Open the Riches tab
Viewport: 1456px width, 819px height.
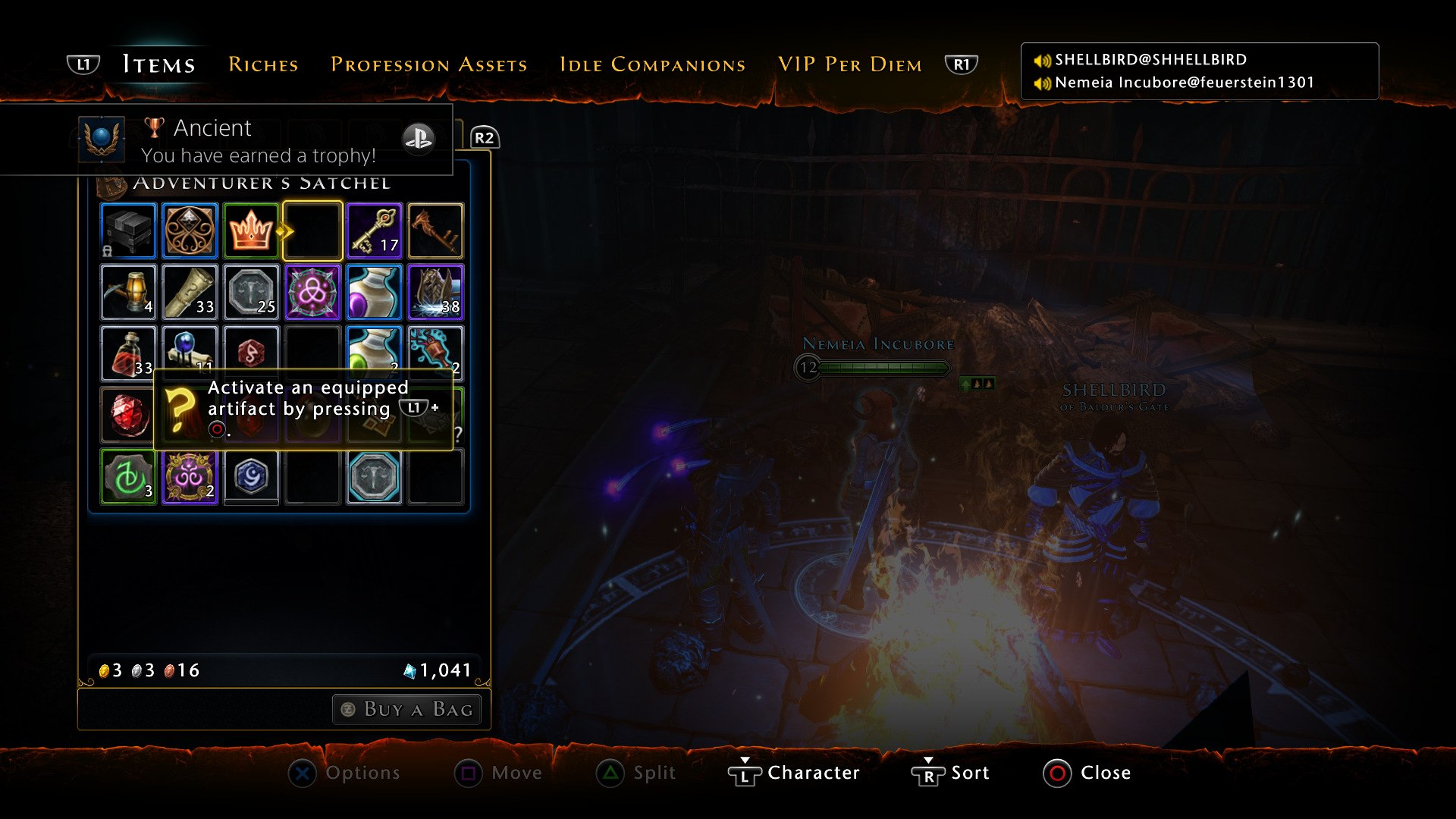coord(263,64)
